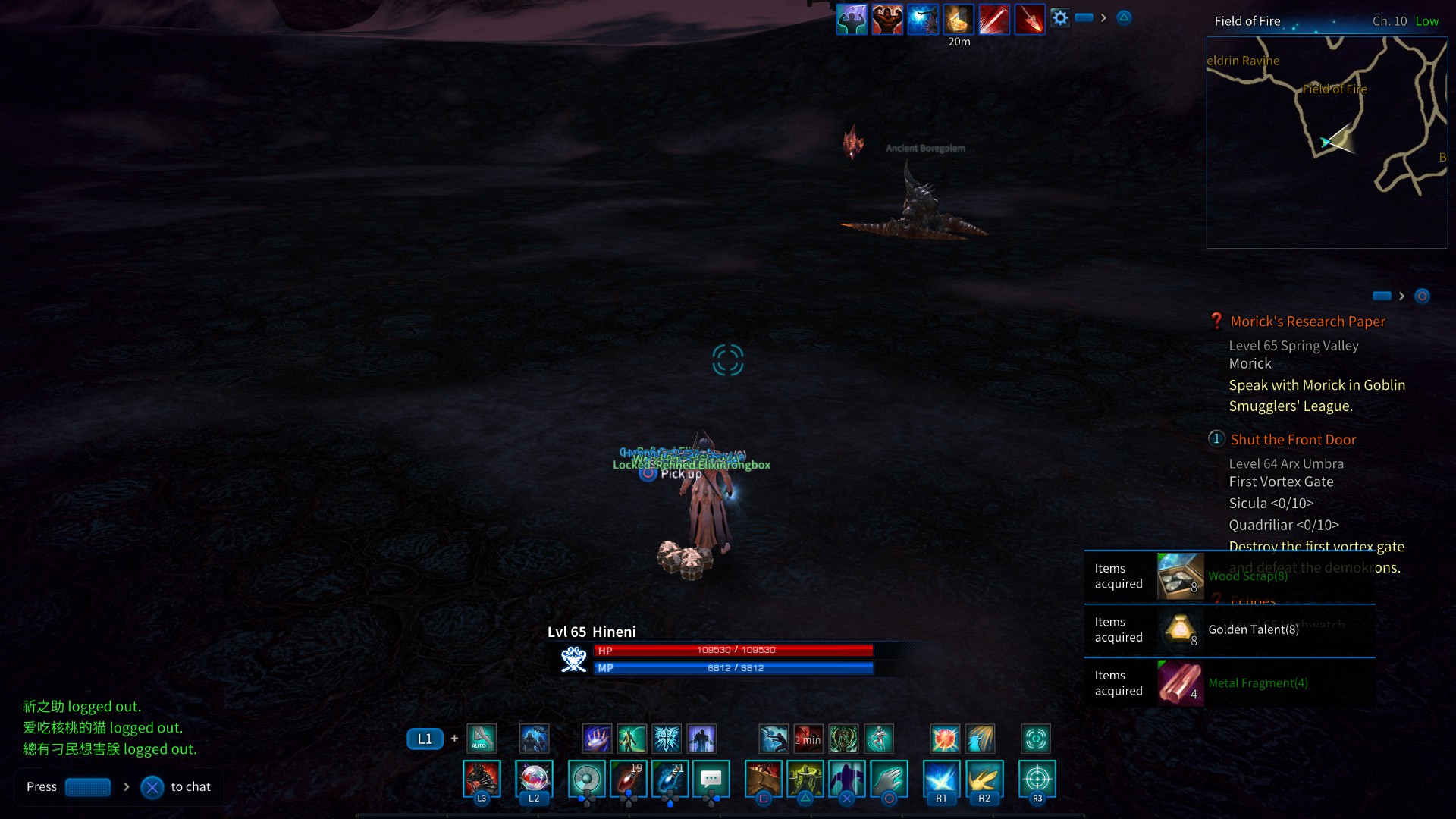Click the red muscular man buff icon

point(887,20)
